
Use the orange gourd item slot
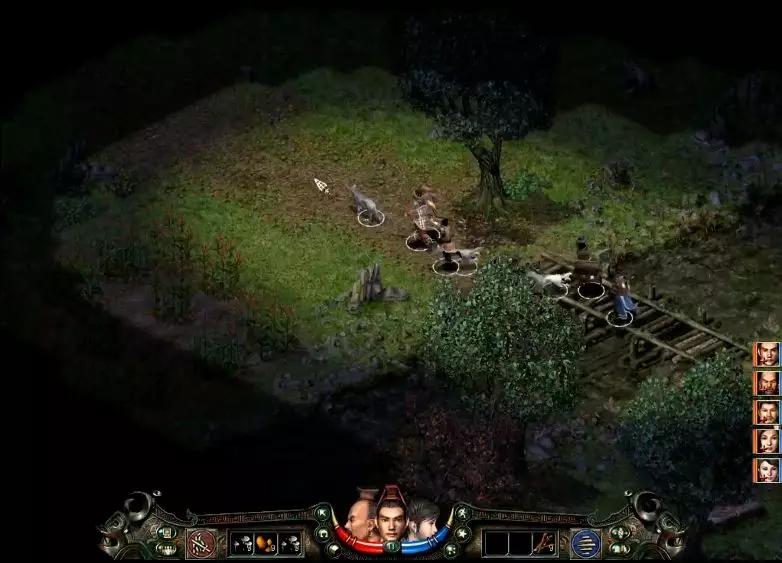(x=266, y=543)
